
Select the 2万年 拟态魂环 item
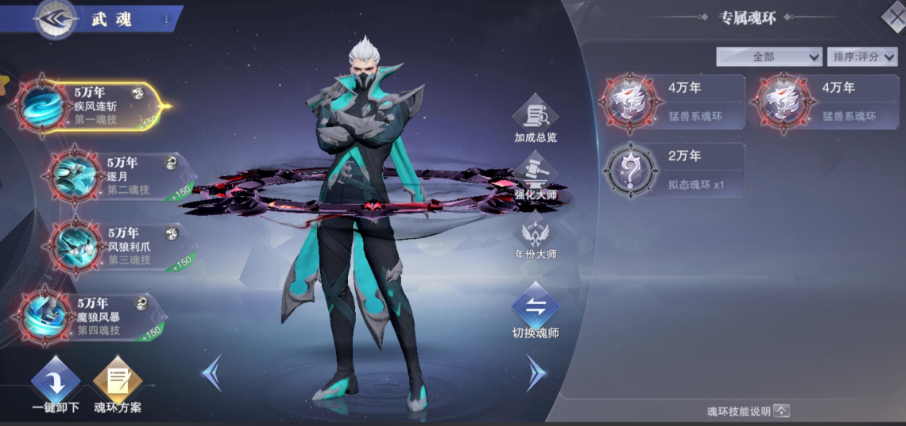tap(674, 169)
